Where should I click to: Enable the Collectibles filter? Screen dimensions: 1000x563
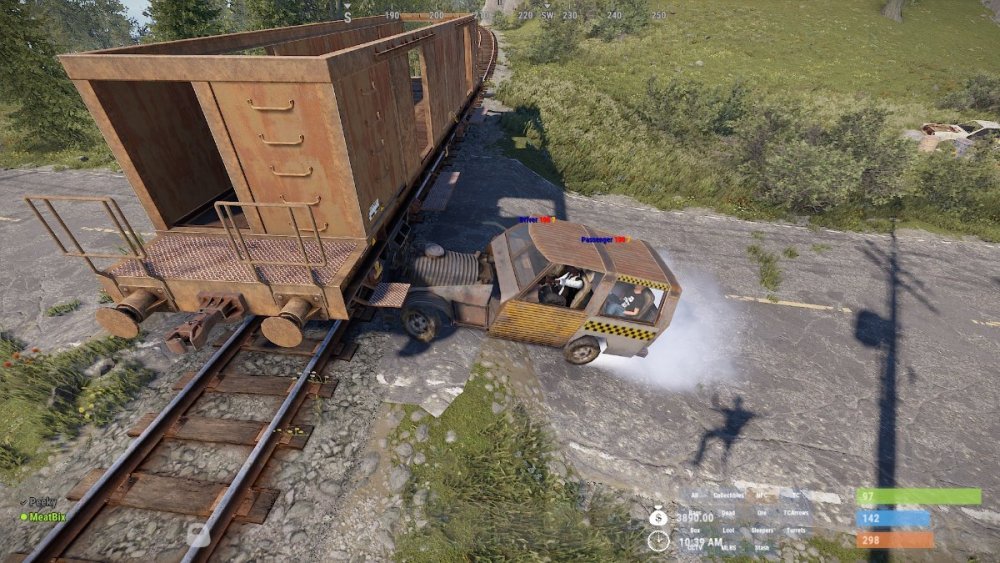[729, 496]
